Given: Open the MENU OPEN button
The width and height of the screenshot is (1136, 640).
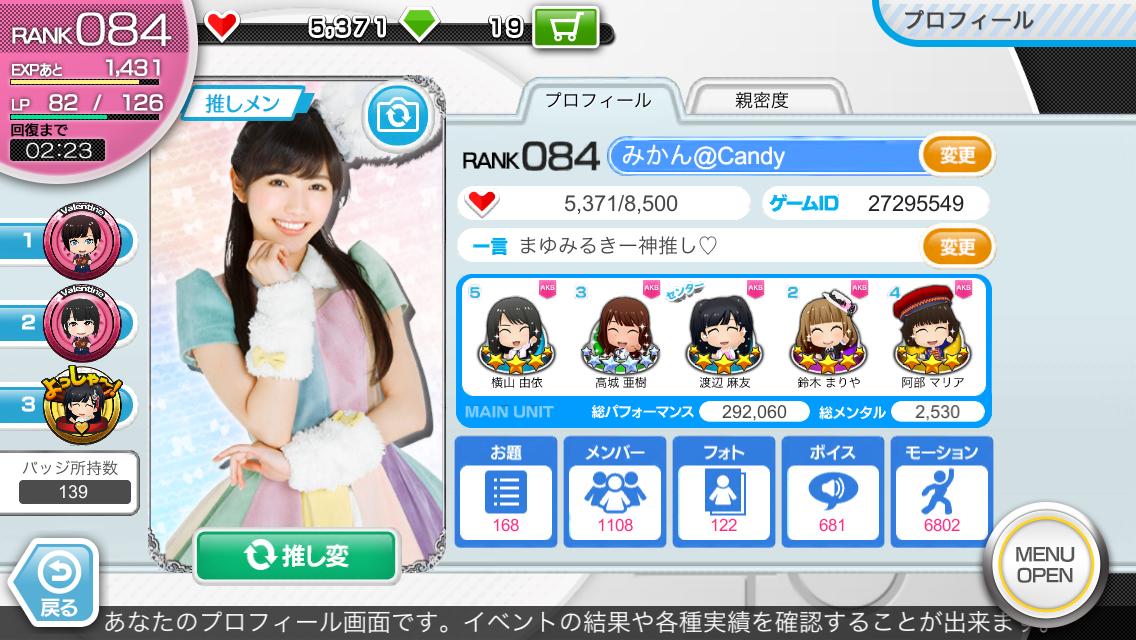Looking at the screenshot, I should coord(1044,564).
